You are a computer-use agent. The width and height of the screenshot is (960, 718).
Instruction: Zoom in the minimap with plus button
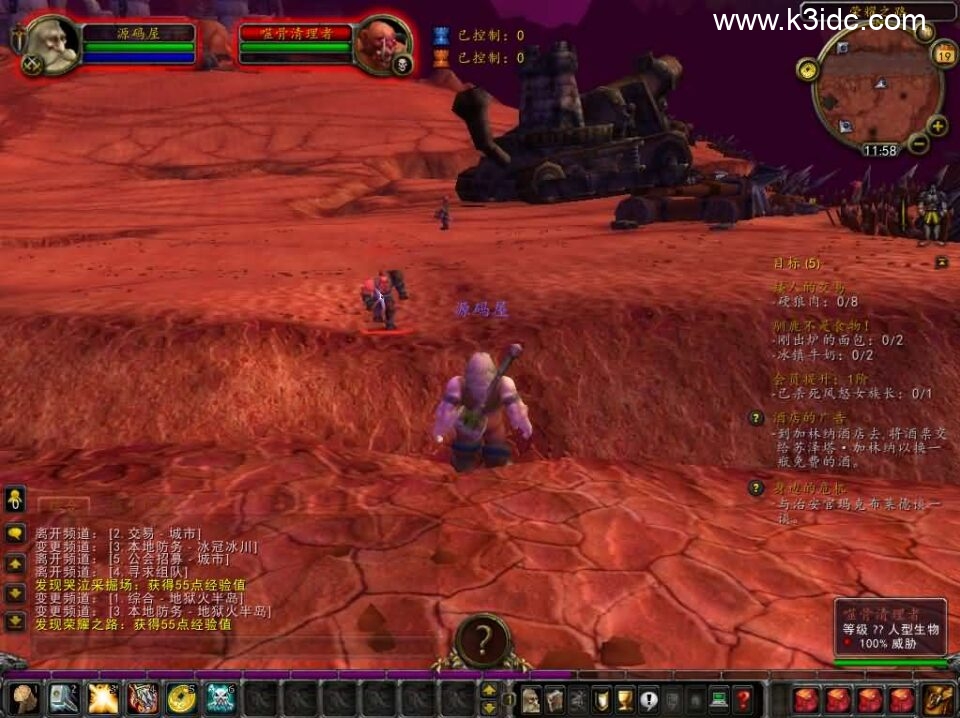937,126
